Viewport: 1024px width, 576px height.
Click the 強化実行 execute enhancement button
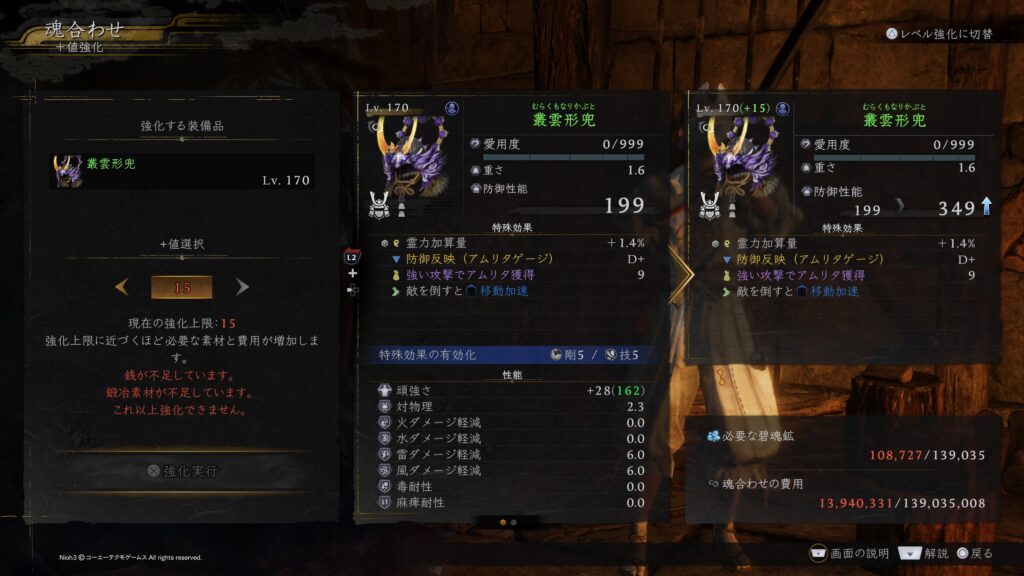coord(182,470)
